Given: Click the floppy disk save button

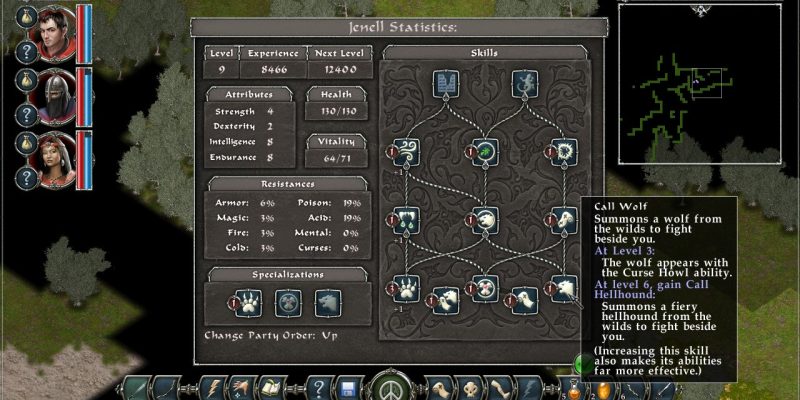Looking at the screenshot, I should [349, 387].
